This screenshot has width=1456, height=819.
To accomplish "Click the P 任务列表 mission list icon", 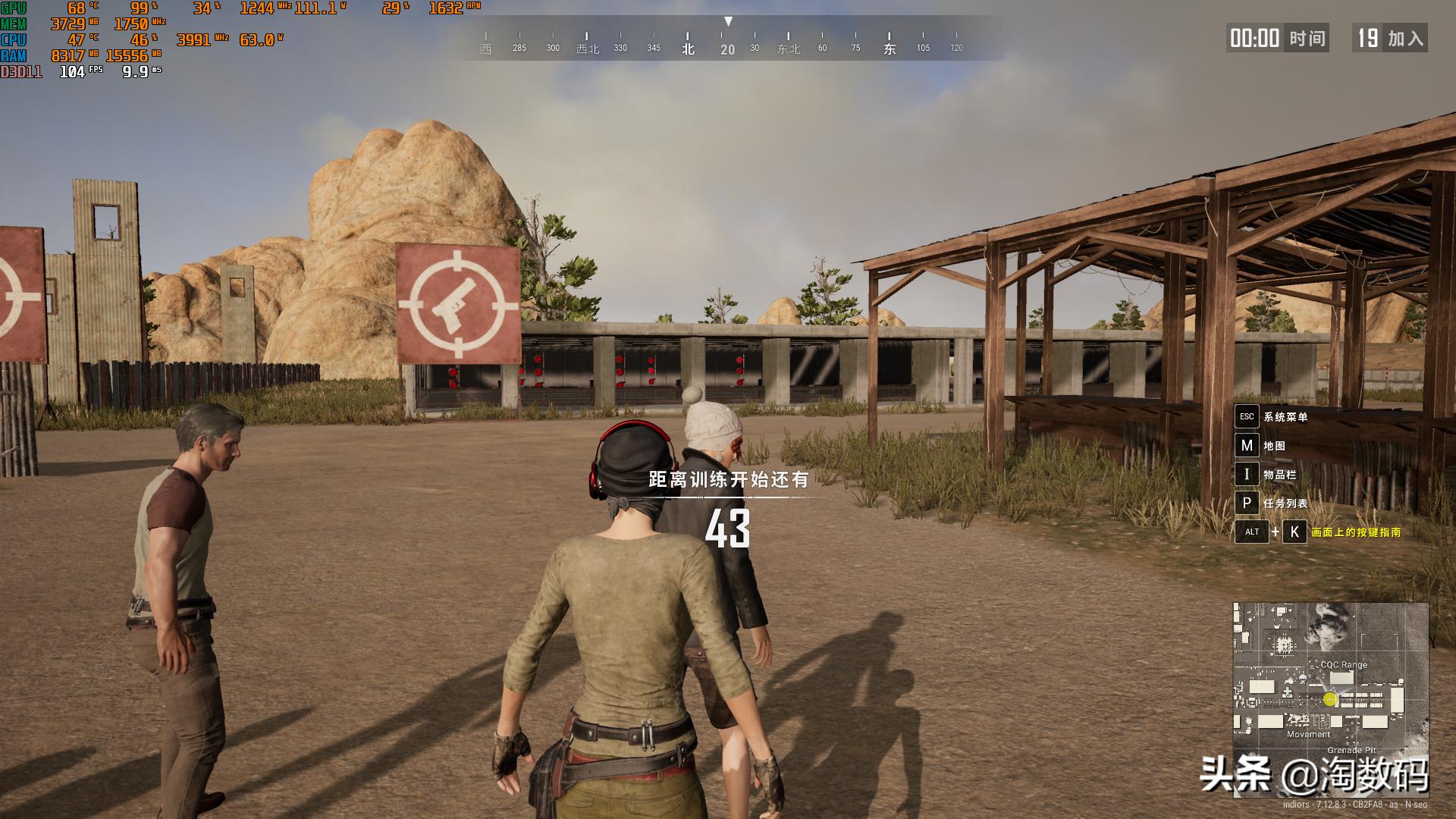I will [1248, 504].
